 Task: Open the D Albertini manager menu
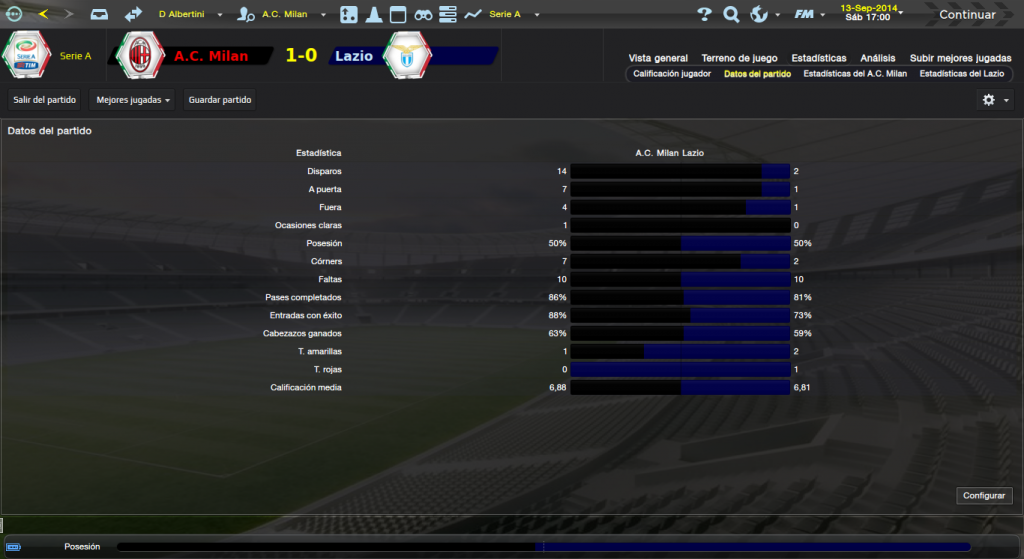(188, 15)
